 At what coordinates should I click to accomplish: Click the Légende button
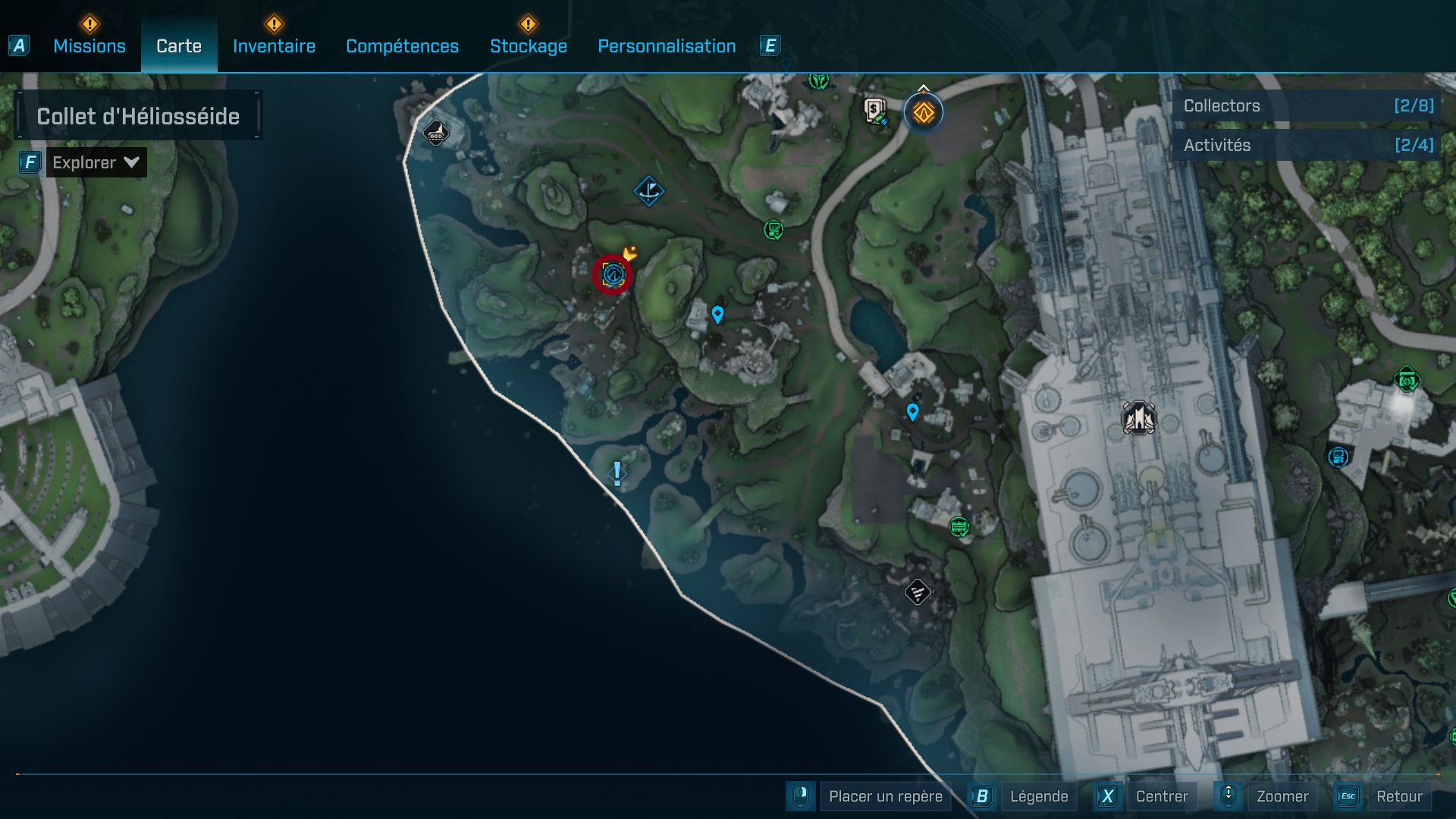[x=1038, y=796]
